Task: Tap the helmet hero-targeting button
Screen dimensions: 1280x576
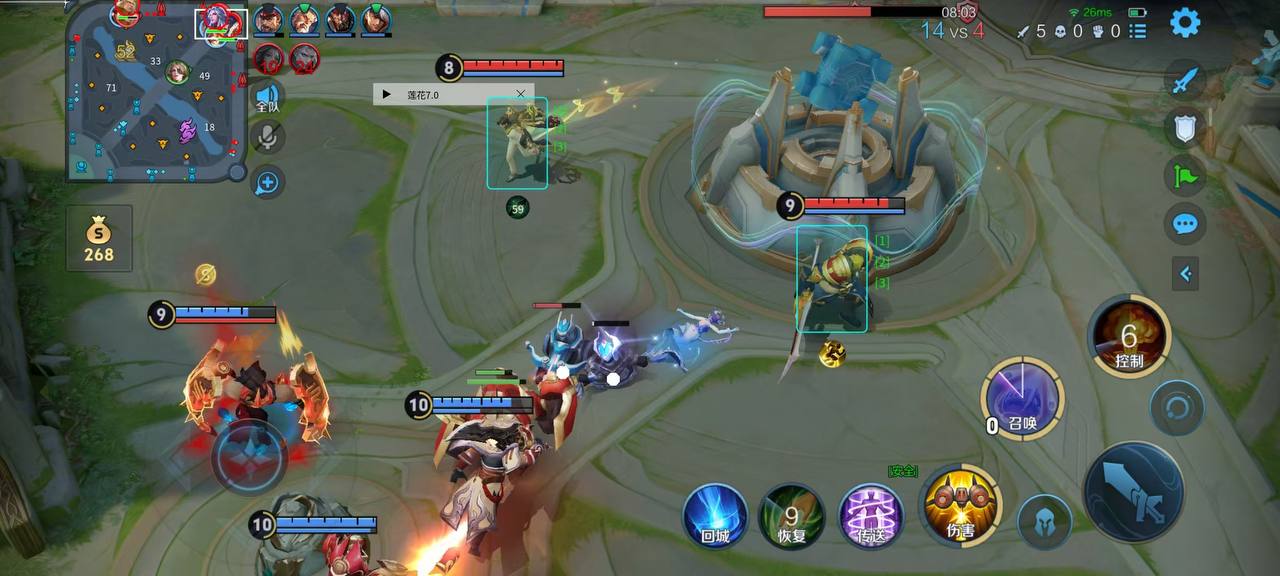Action: click(1045, 521)
